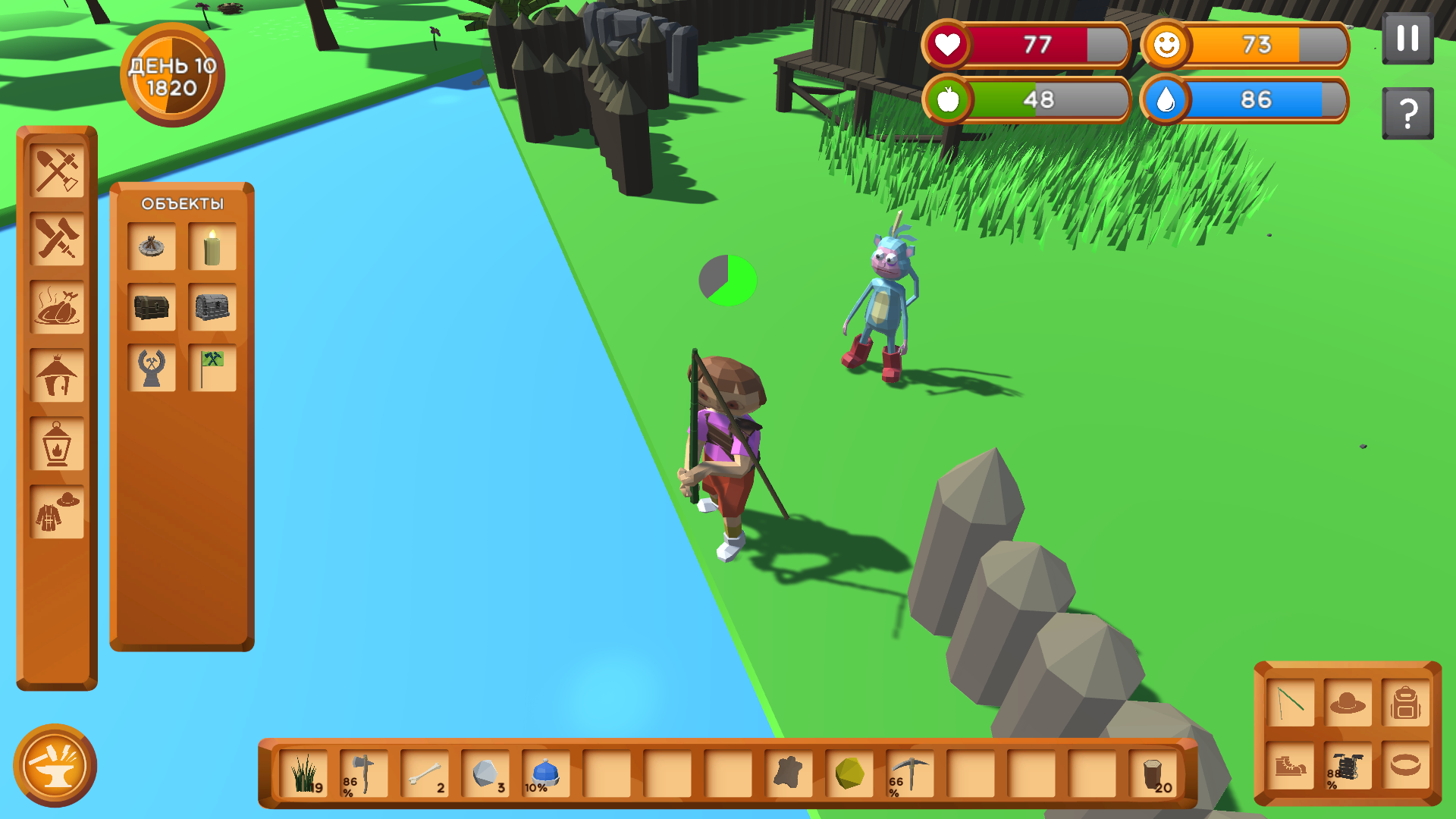Choose the metal chest object
Image resolution: width=1456 pixels, height=819 pixels.
212,306
